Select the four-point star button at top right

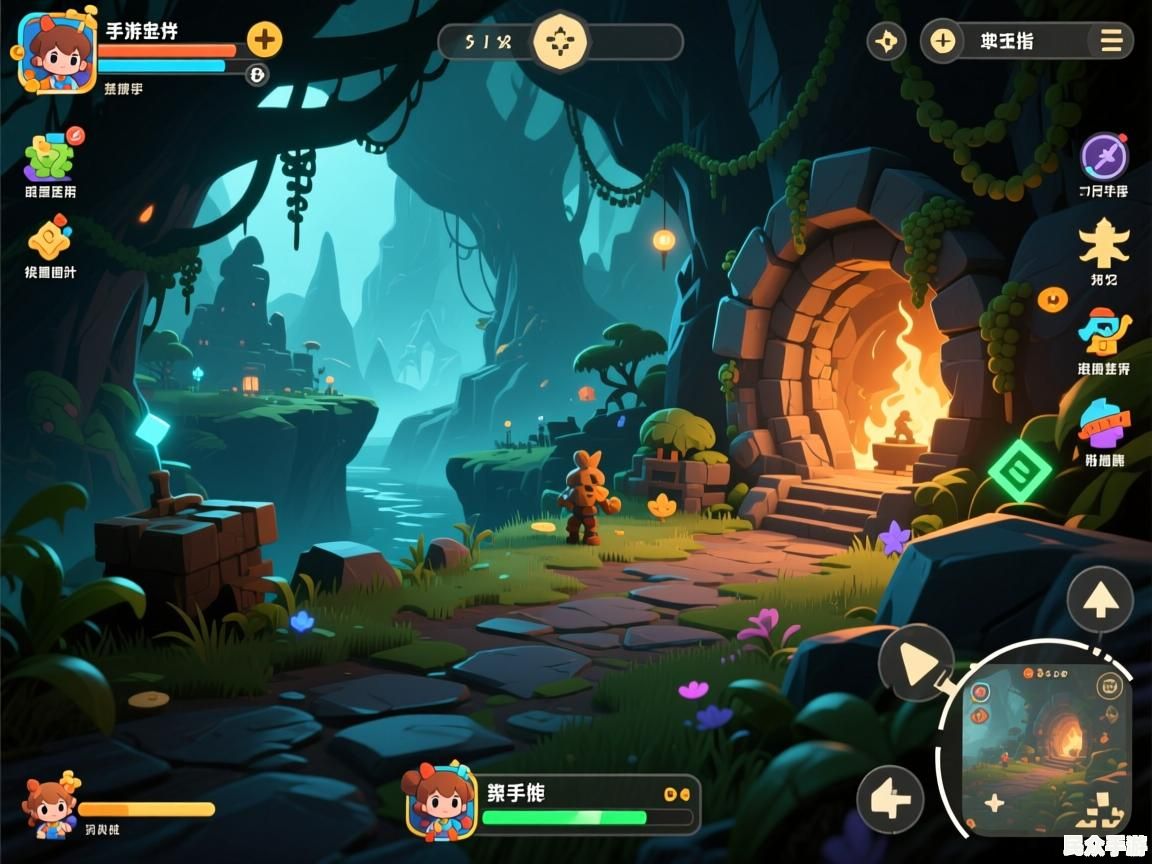click(x=886, y=42)
